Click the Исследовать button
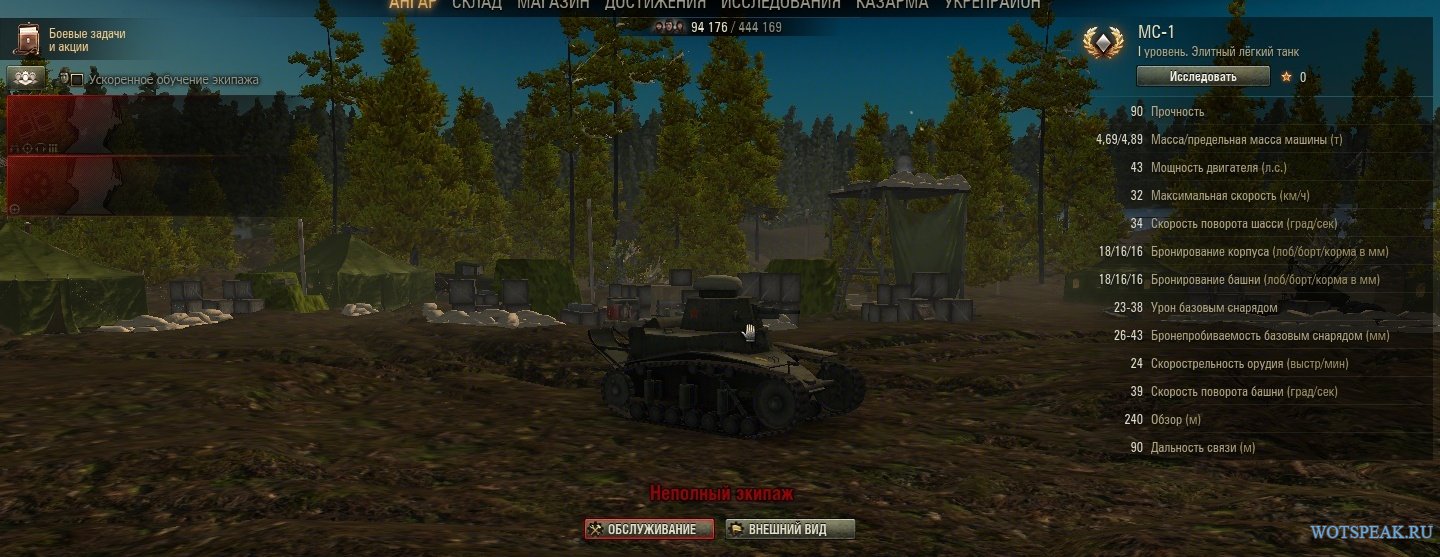Screen dimensions: 1440x557 [x=1202, y=77]
